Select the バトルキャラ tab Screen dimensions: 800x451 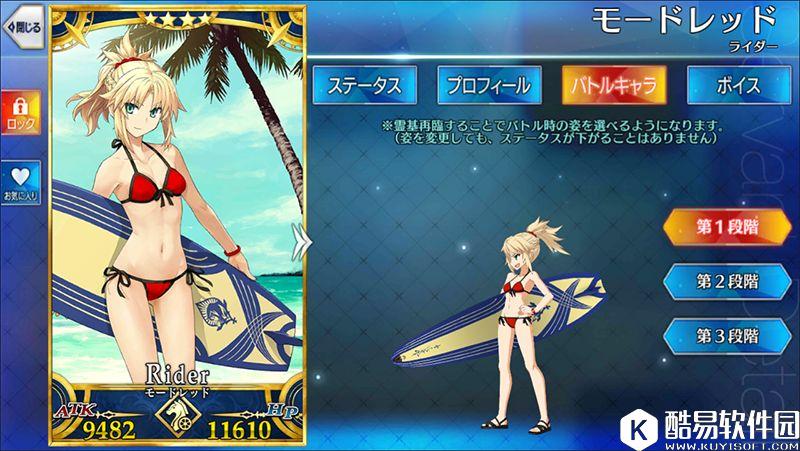613,86
